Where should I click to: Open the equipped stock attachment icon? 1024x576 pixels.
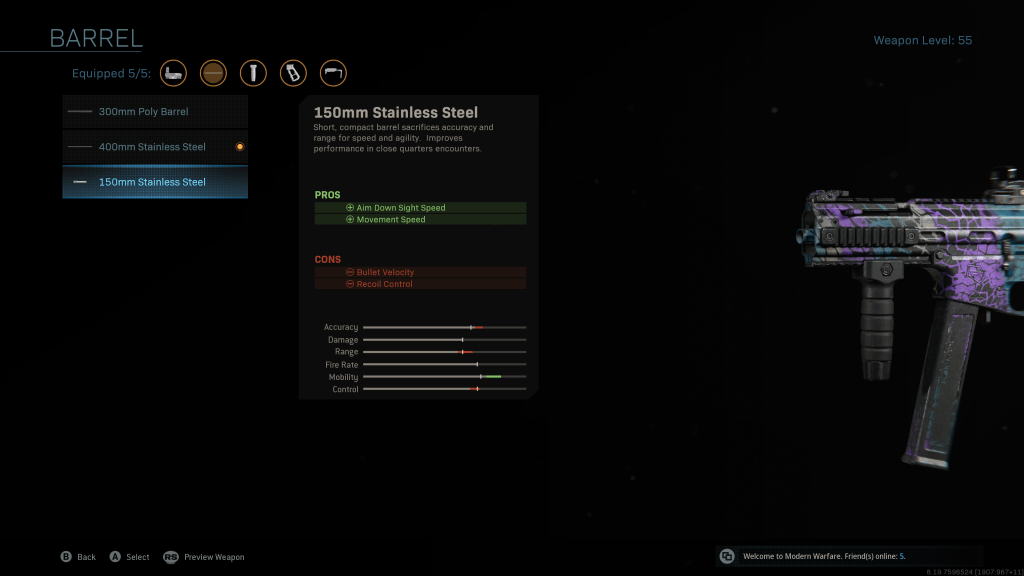click(x=333, y=73)
